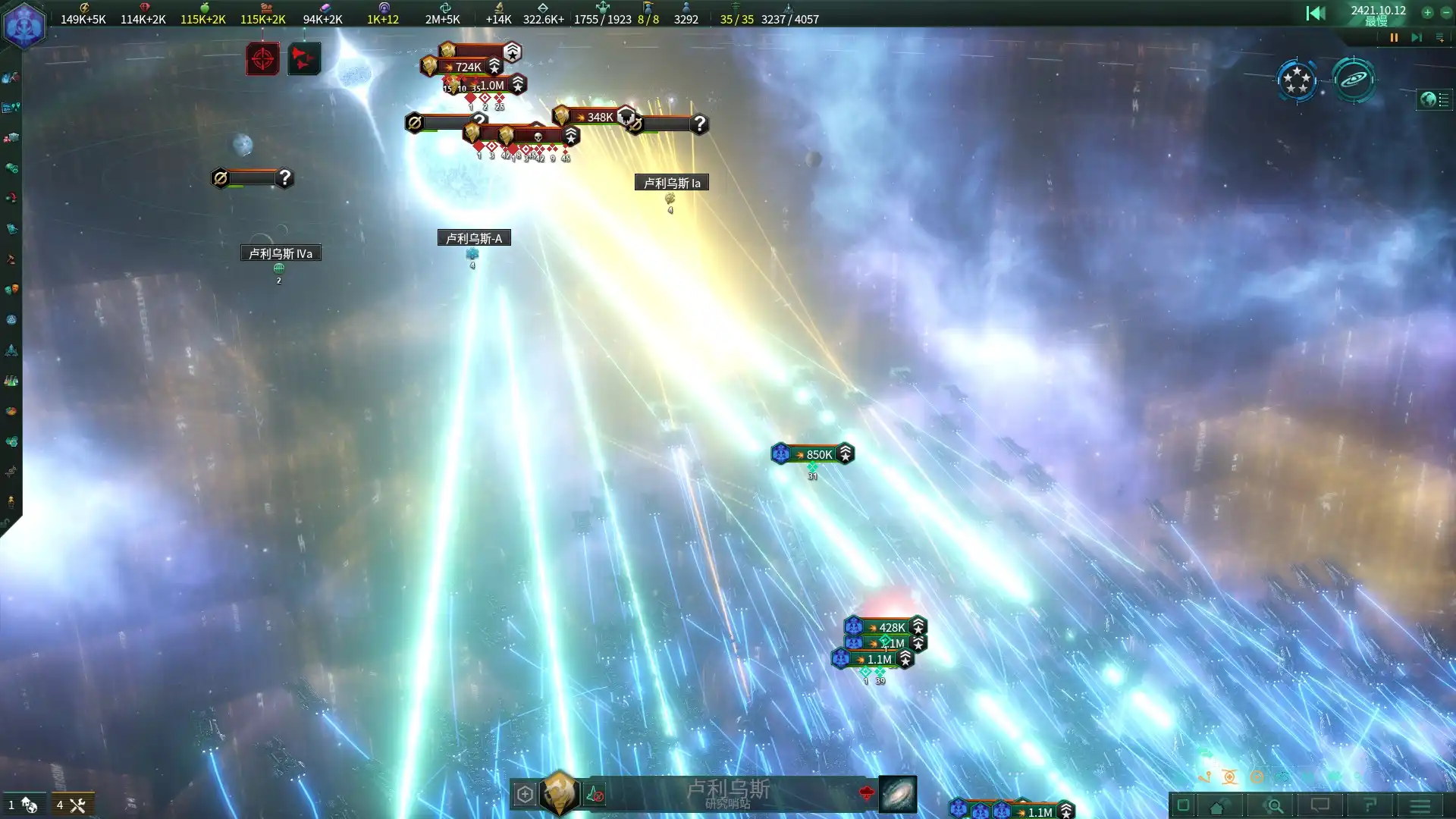
Task: Click the step-forward arrow next to pause
Action: point(1416,37)
